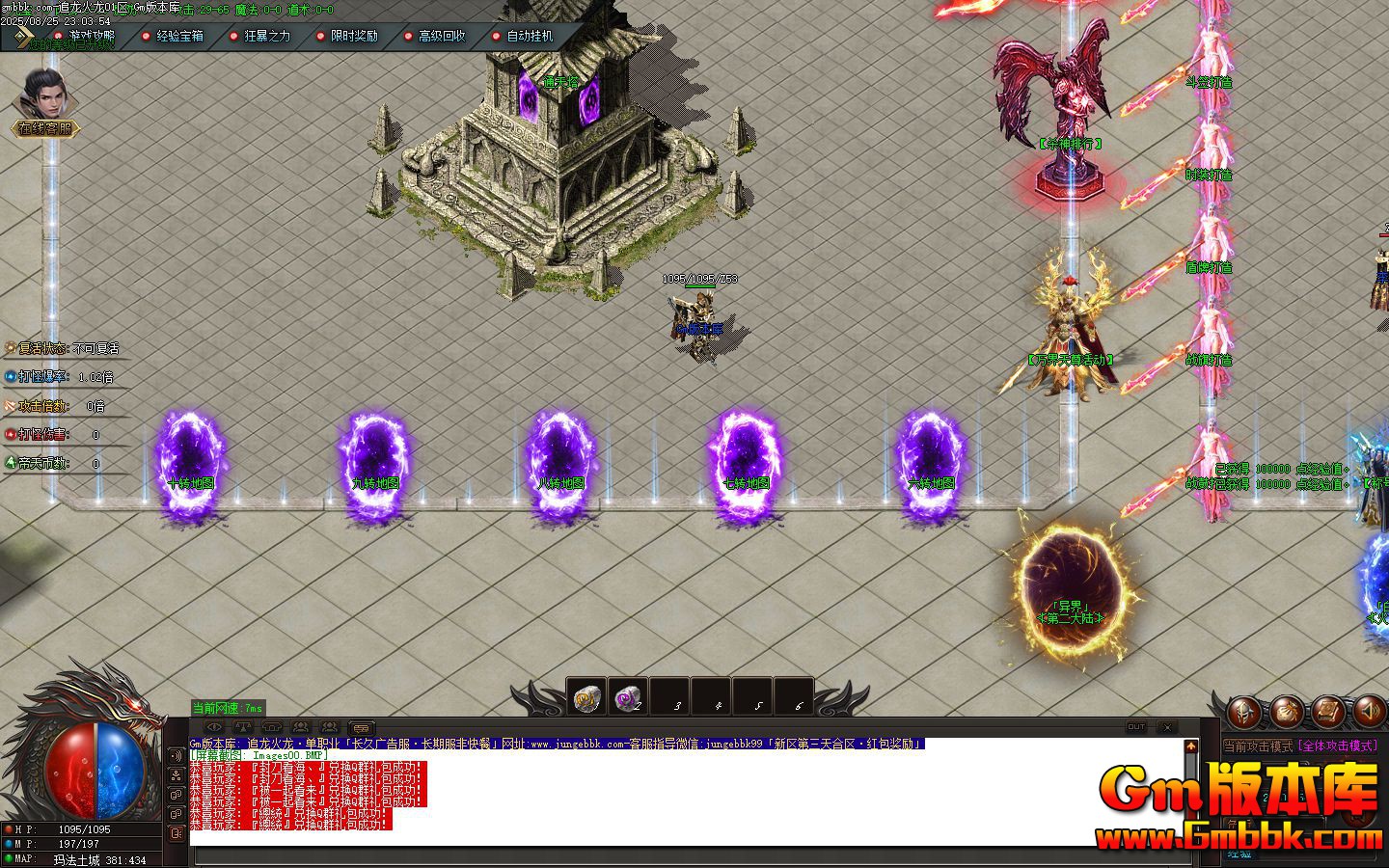
Task: Open the skill book icon
Action: (x=1327, y=711)
